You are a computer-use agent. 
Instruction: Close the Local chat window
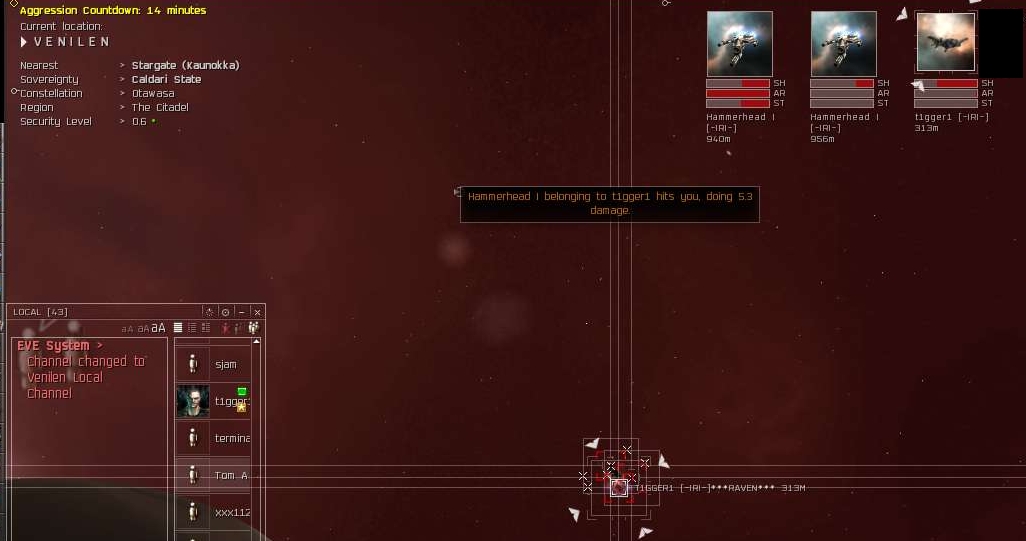pos(257,312)
